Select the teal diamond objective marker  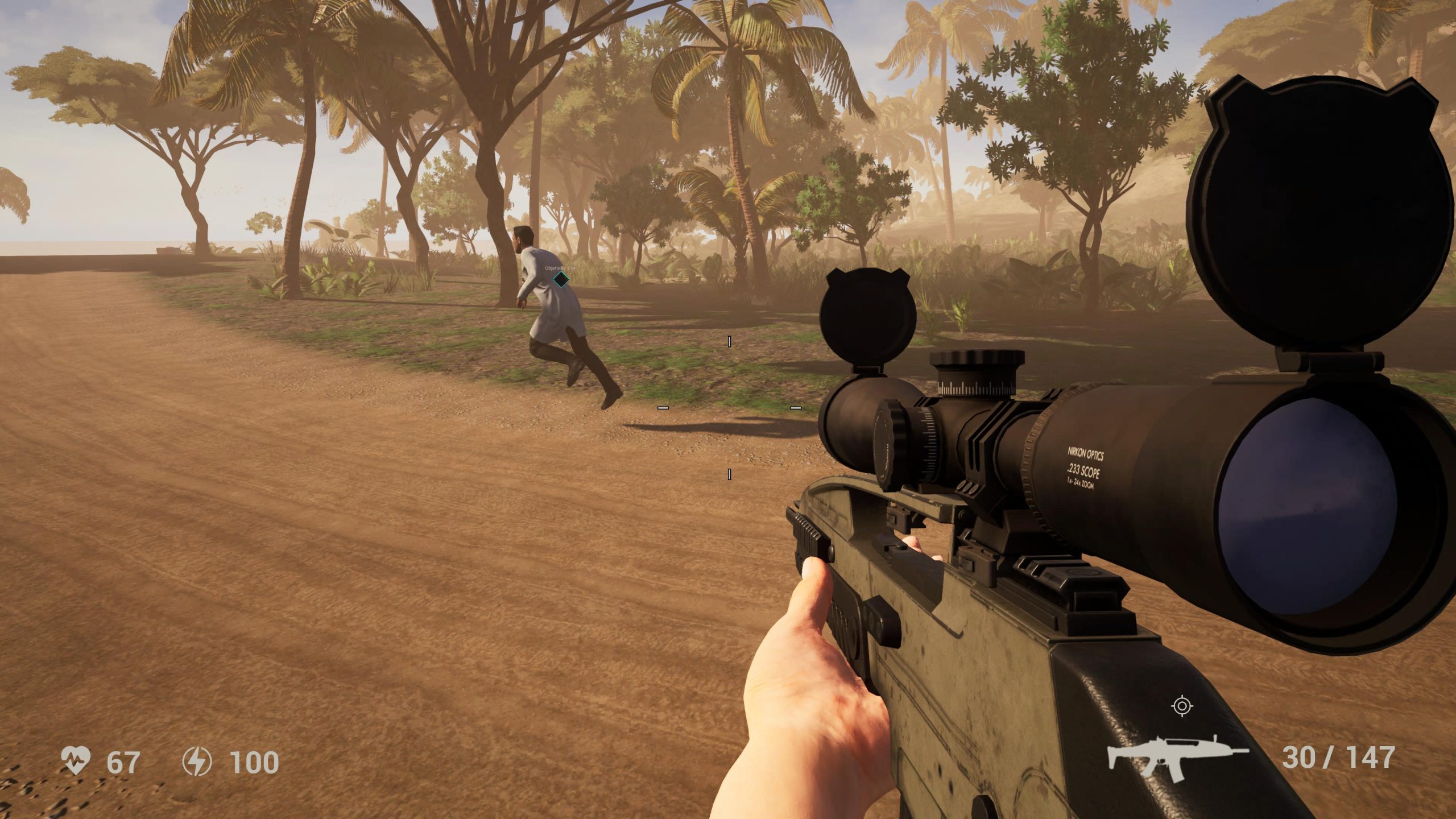[x=561, y=279]
